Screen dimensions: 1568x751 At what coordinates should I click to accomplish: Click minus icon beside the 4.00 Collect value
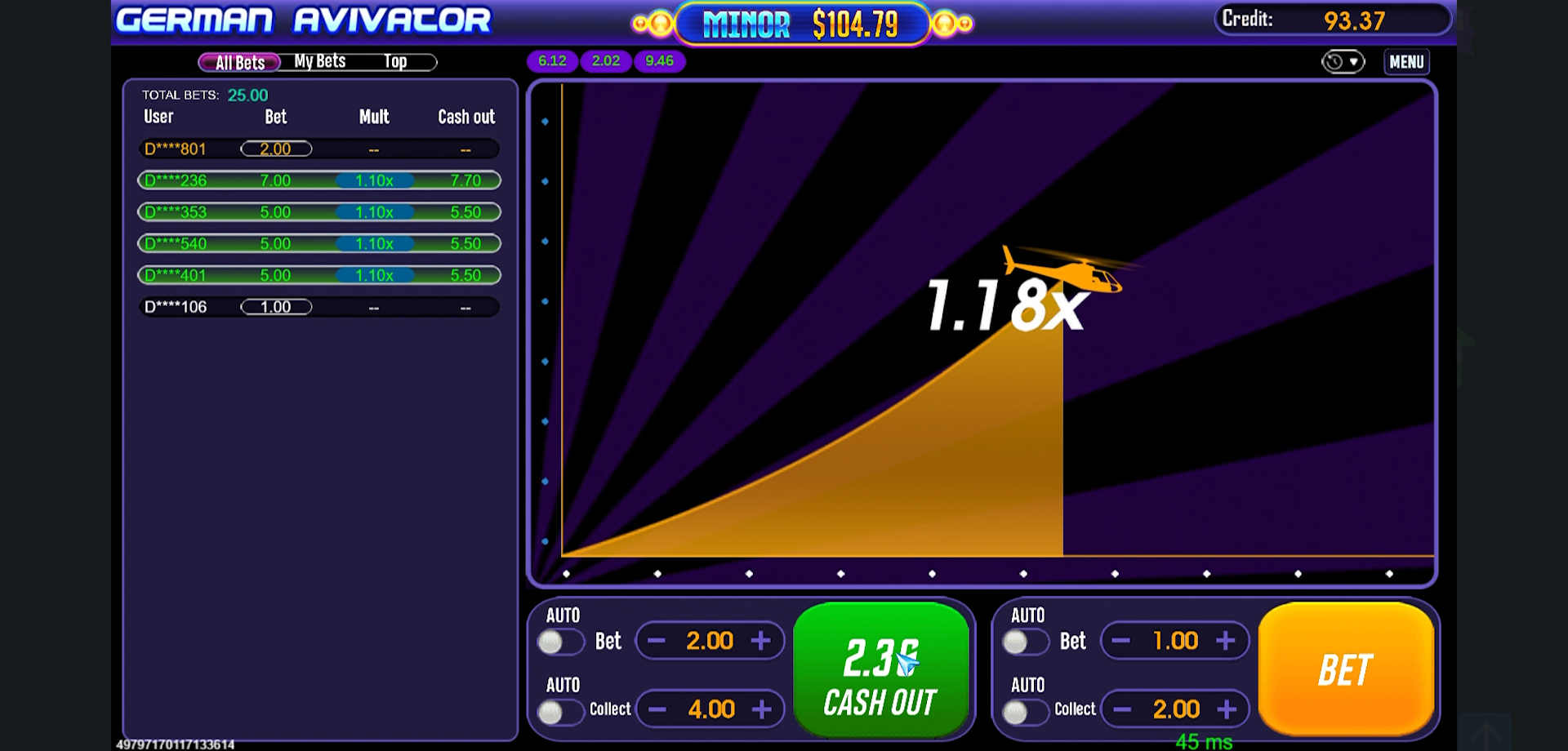coord(655,709)
